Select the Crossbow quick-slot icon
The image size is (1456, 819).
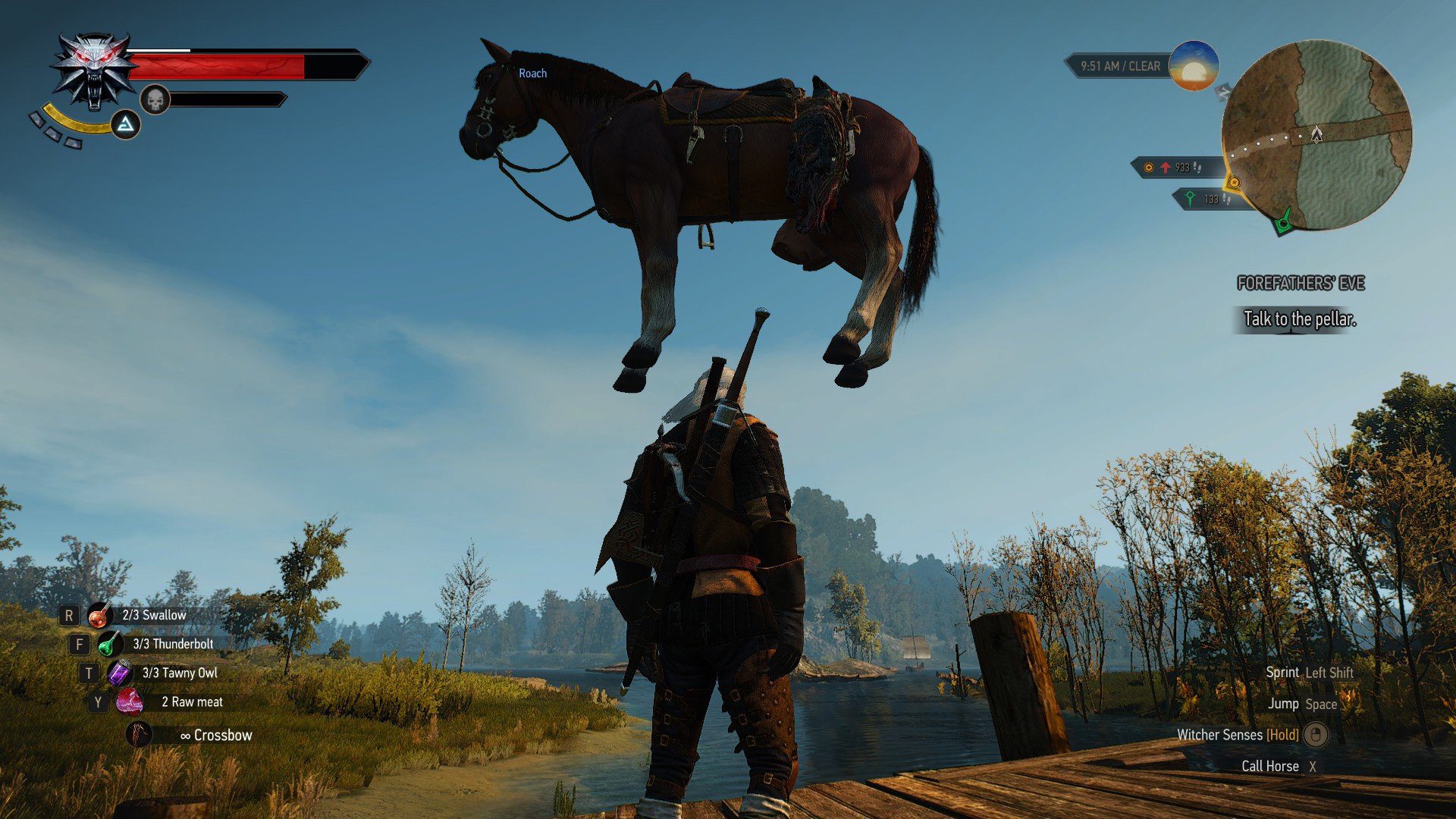pos(139,733)
